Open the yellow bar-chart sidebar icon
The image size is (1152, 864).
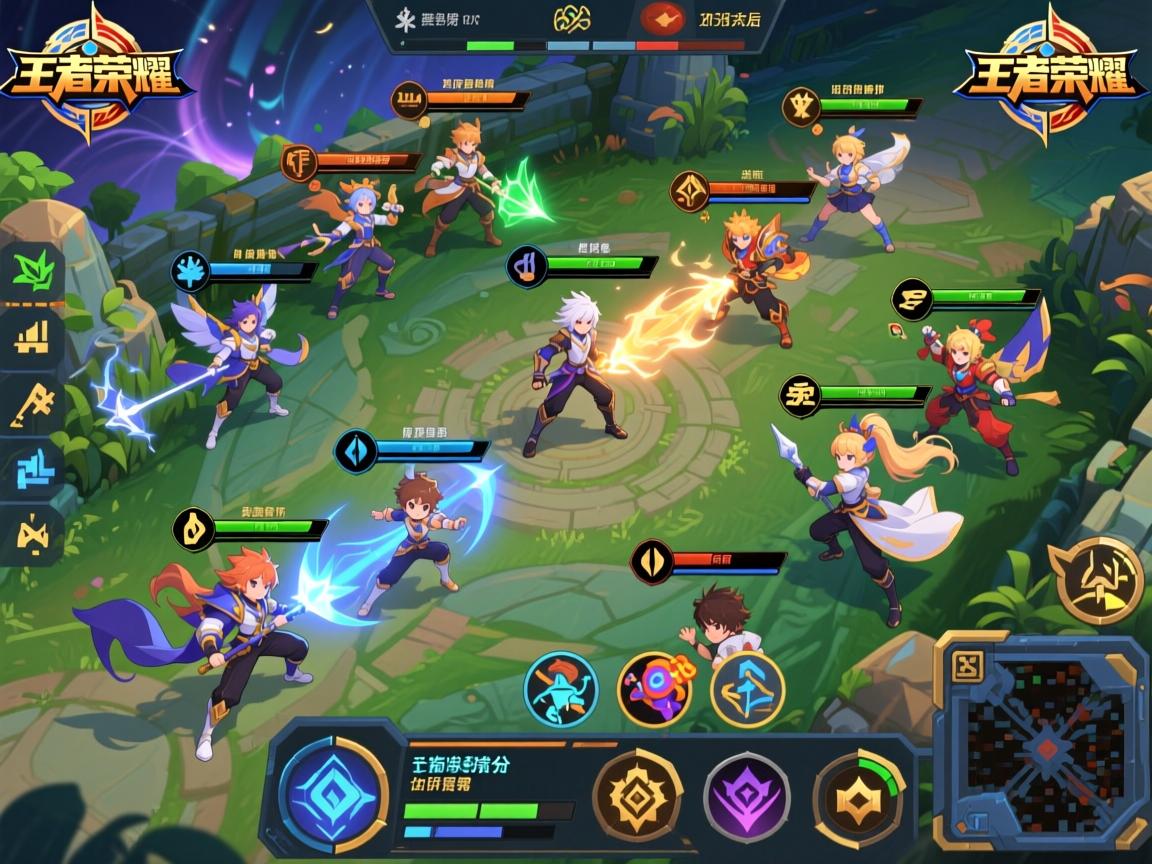pyautogui.click(x=33, y=337)
